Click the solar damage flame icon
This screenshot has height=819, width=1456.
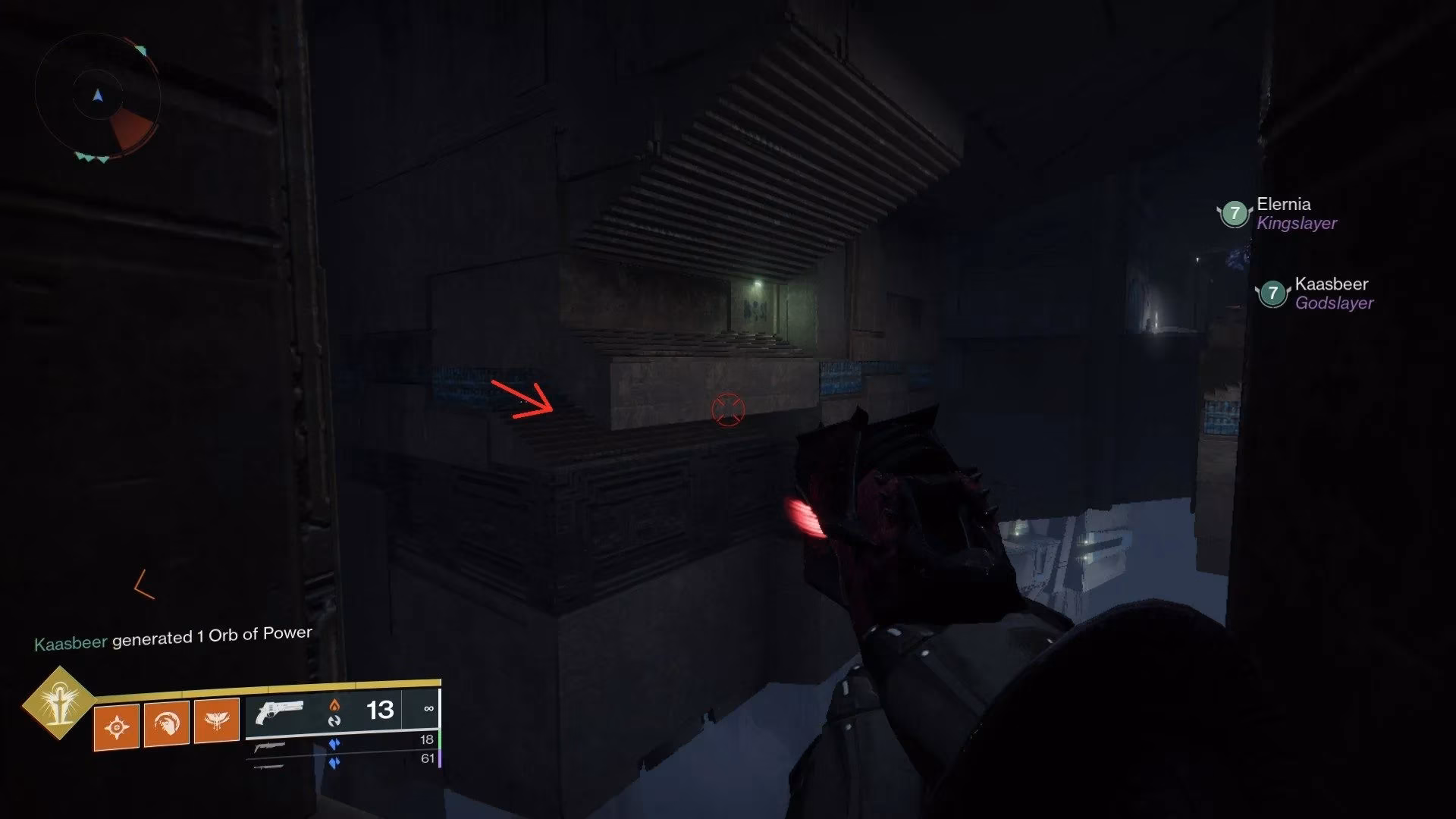(x=335, y=705)
